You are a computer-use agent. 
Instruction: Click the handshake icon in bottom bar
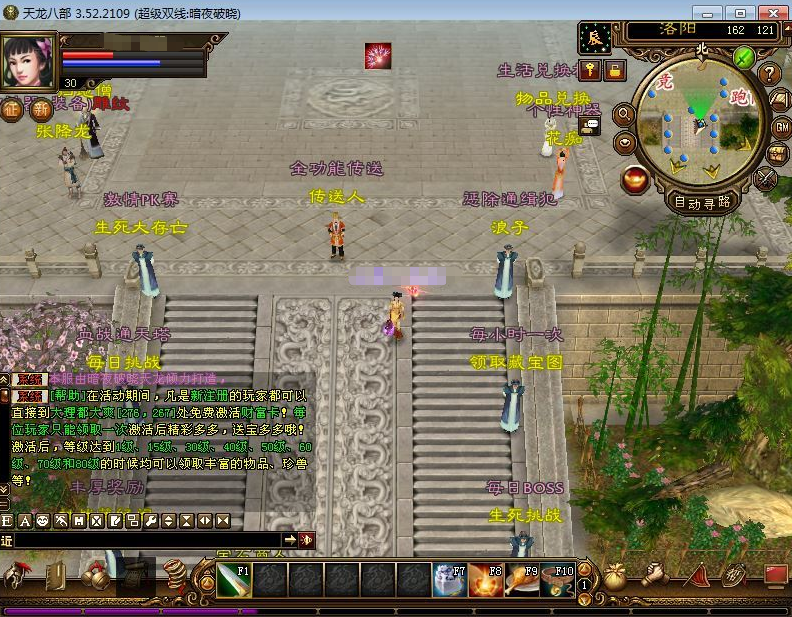tap(655, 575)
